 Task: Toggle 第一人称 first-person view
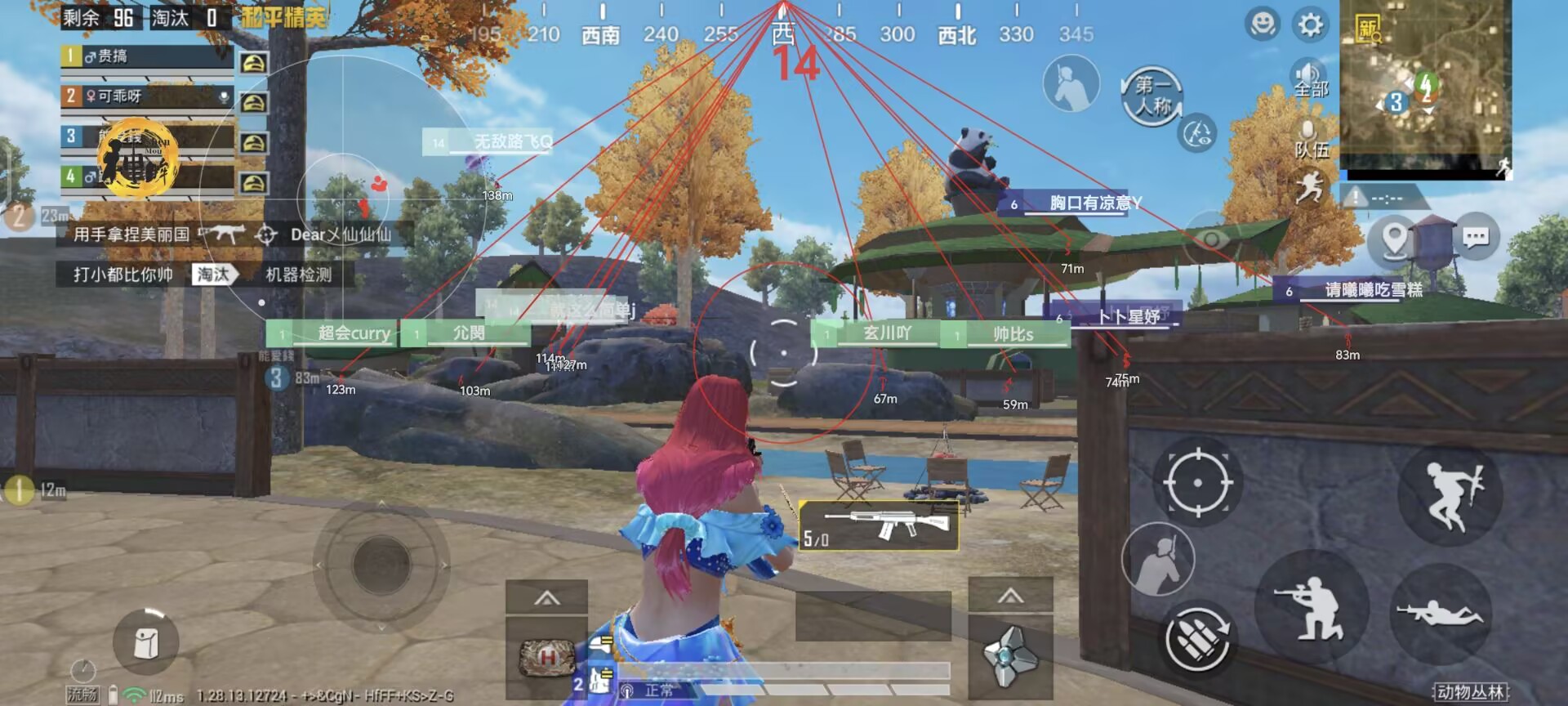point(1155,90)
